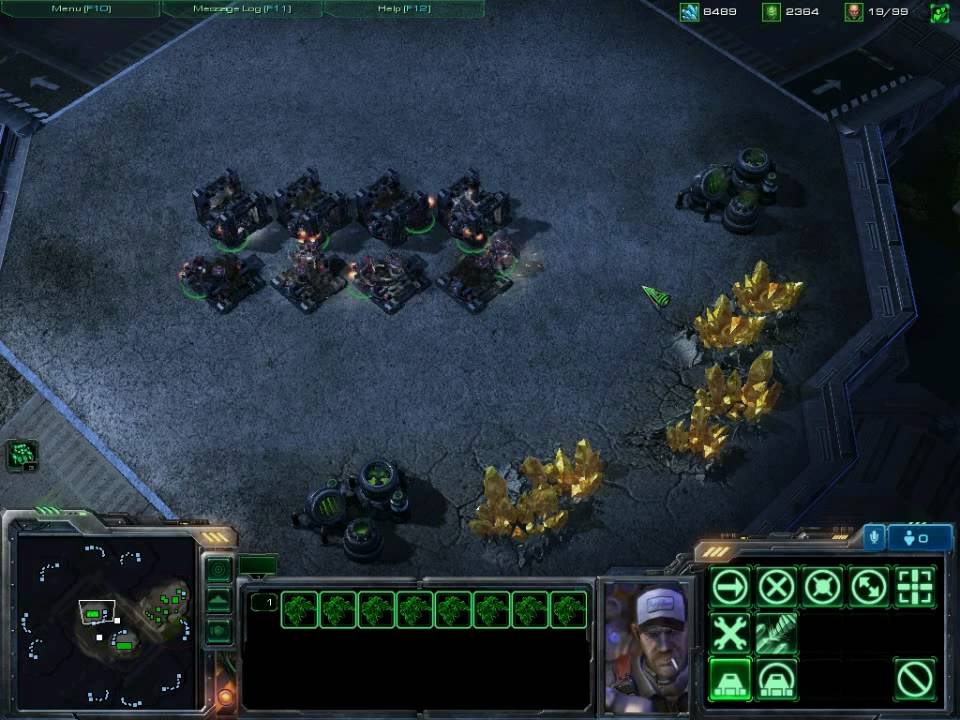Open the Message Log

click(x=242, y=9)
